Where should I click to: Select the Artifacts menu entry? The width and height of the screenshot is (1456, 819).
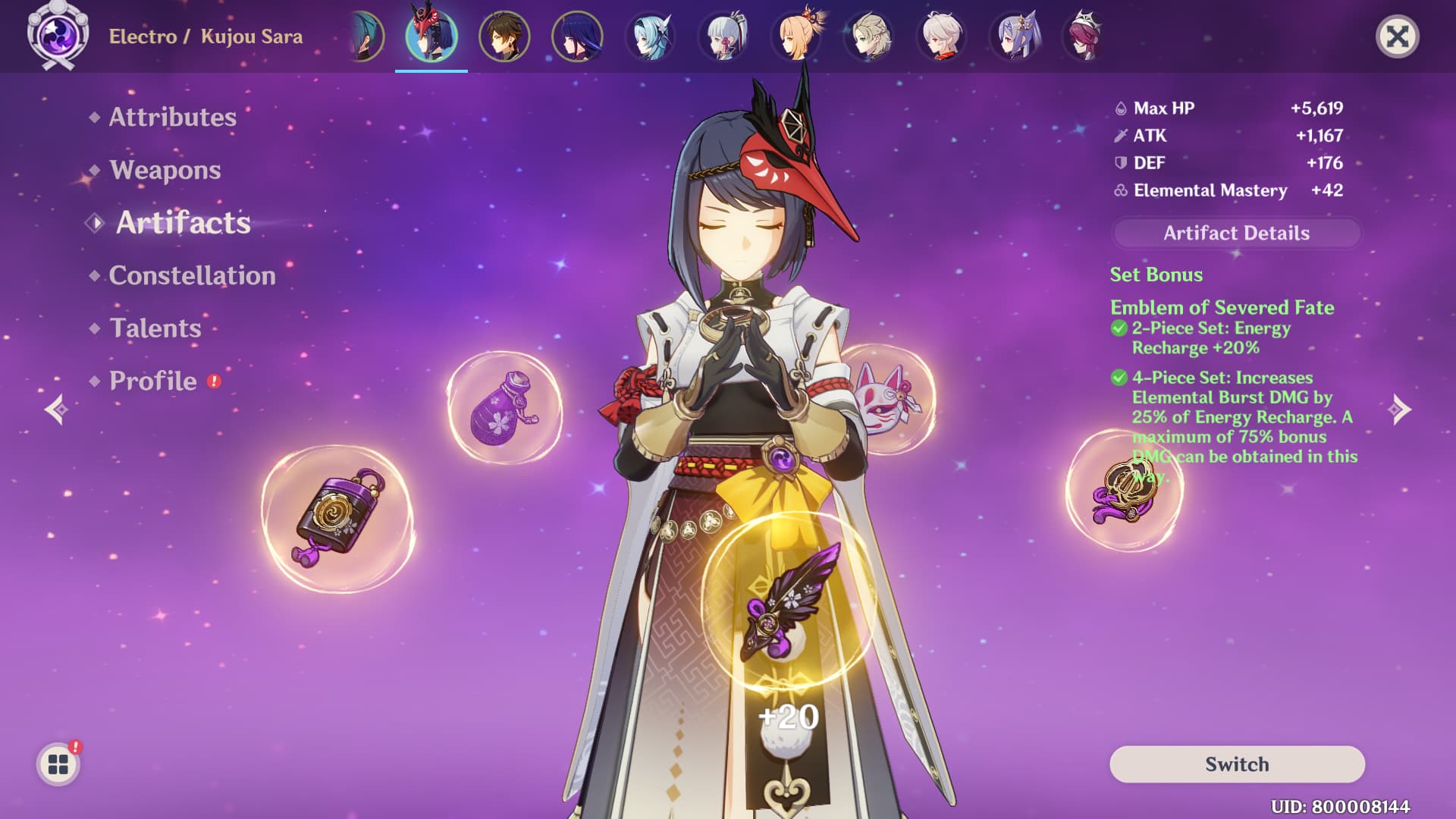click(x=183, y=223)
